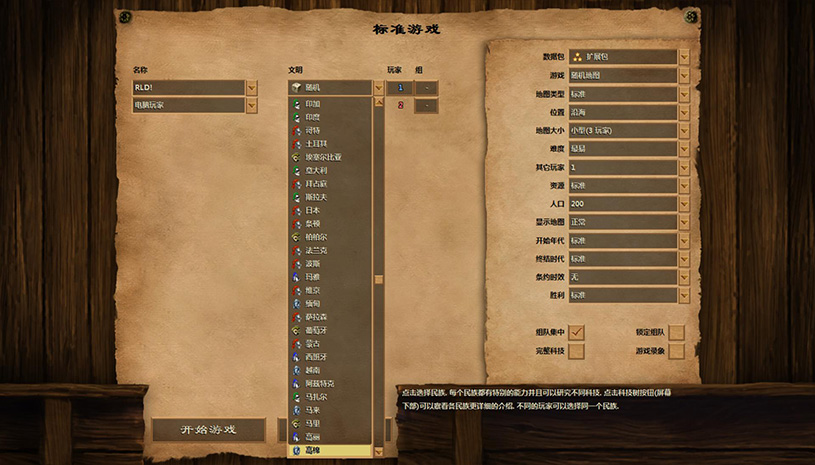
Task: Select 蒙古 in the civilization dropdown
Action: [313, 343]
